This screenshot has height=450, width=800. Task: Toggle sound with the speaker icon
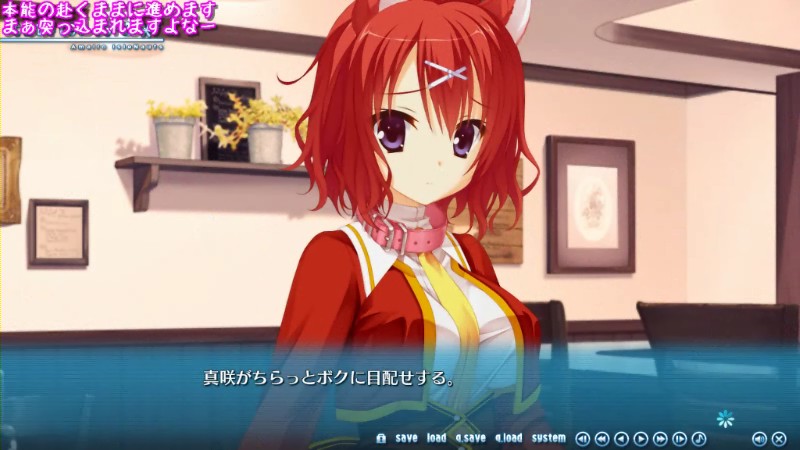(x=759, y=438)
